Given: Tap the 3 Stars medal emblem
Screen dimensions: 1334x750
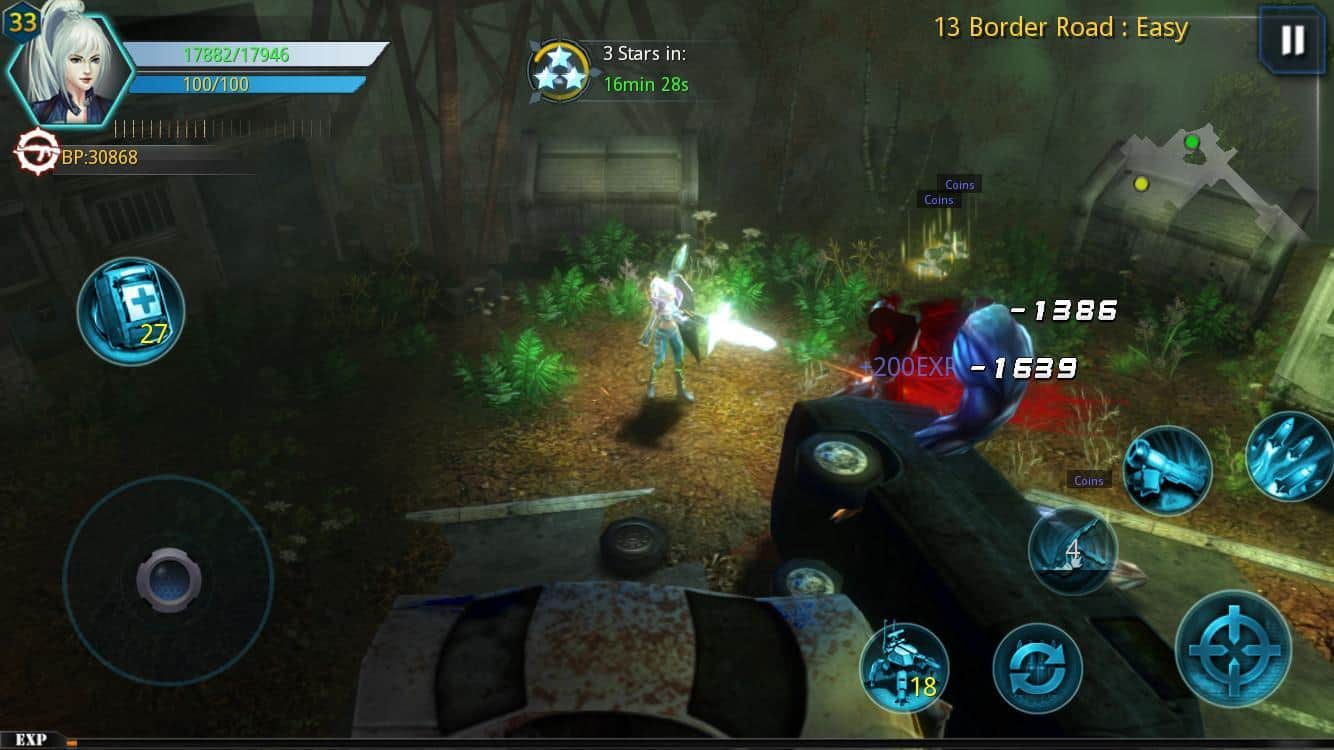Looking at the screenshot, I should [x=560, y=72].
